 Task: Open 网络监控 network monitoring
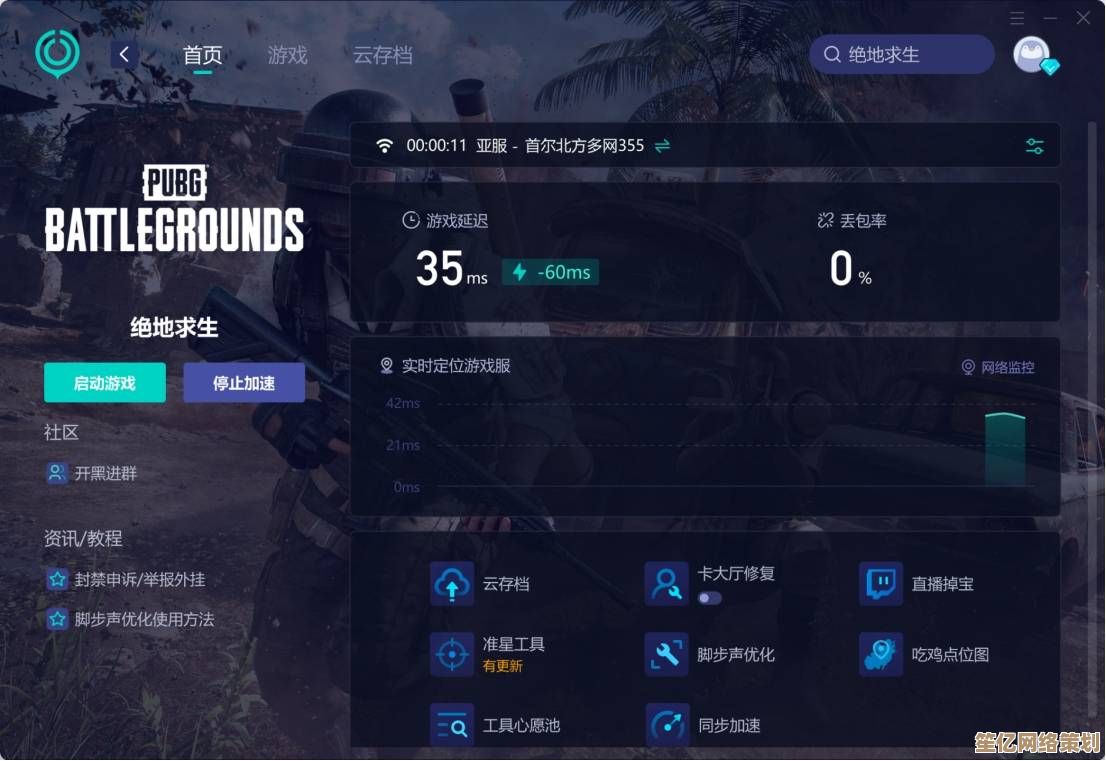point(998,367)
